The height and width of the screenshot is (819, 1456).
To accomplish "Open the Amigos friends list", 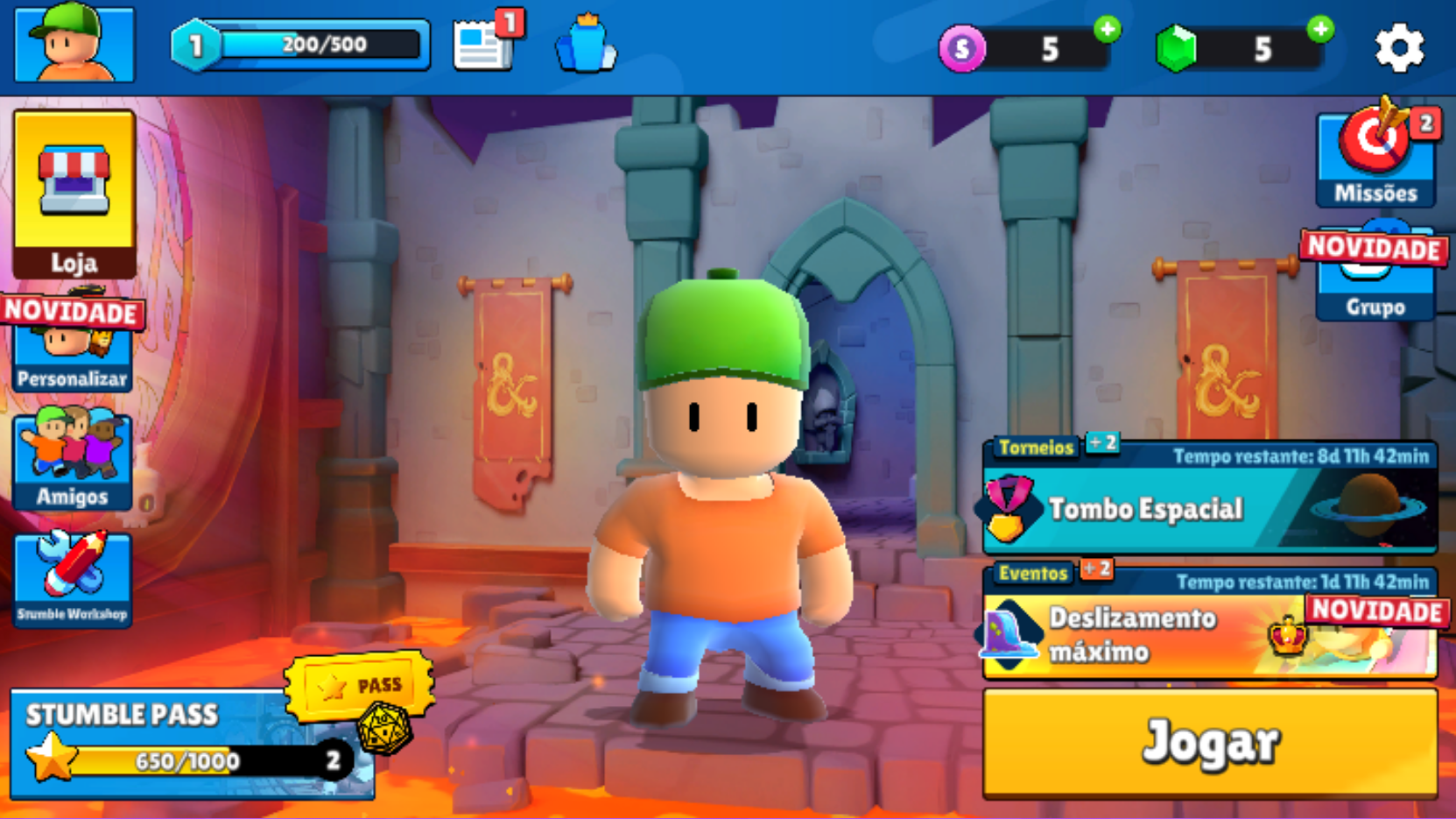I will point(73,460).
